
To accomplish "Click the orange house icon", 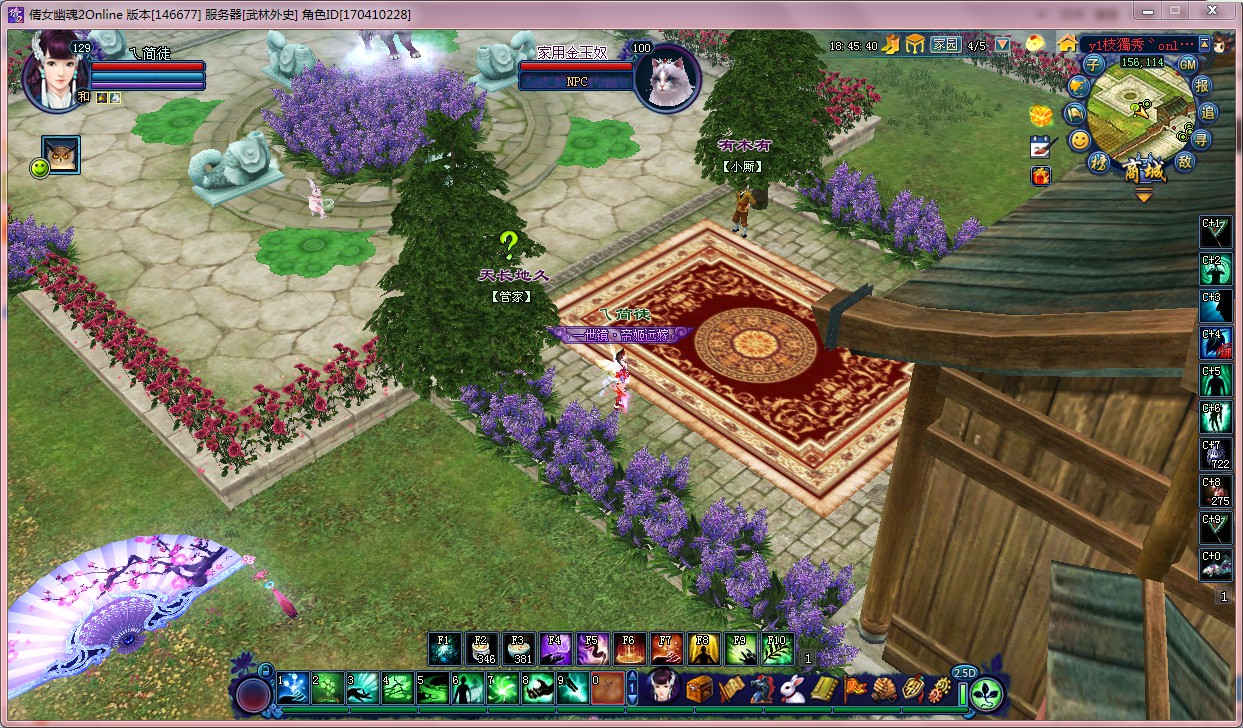I will coord(1068,44).
